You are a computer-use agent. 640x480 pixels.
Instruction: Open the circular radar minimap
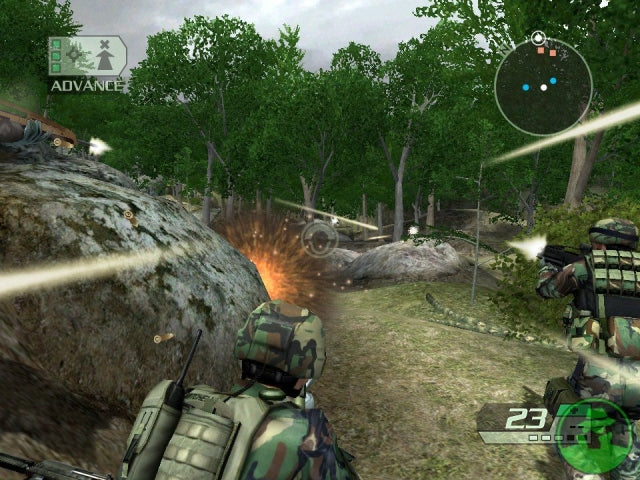click(x=543, y=86)
